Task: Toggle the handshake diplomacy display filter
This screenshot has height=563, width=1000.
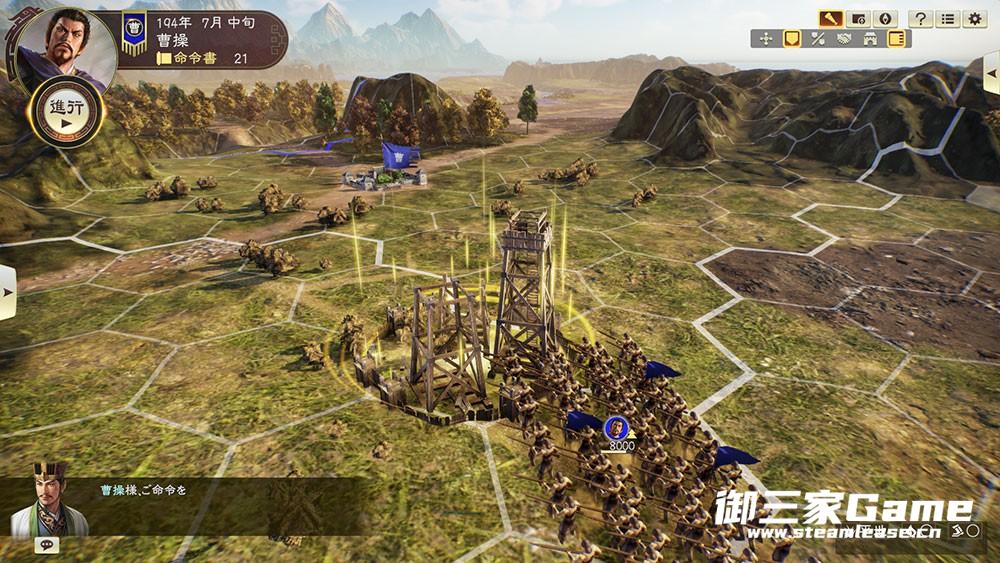Action: click(844, 39)
